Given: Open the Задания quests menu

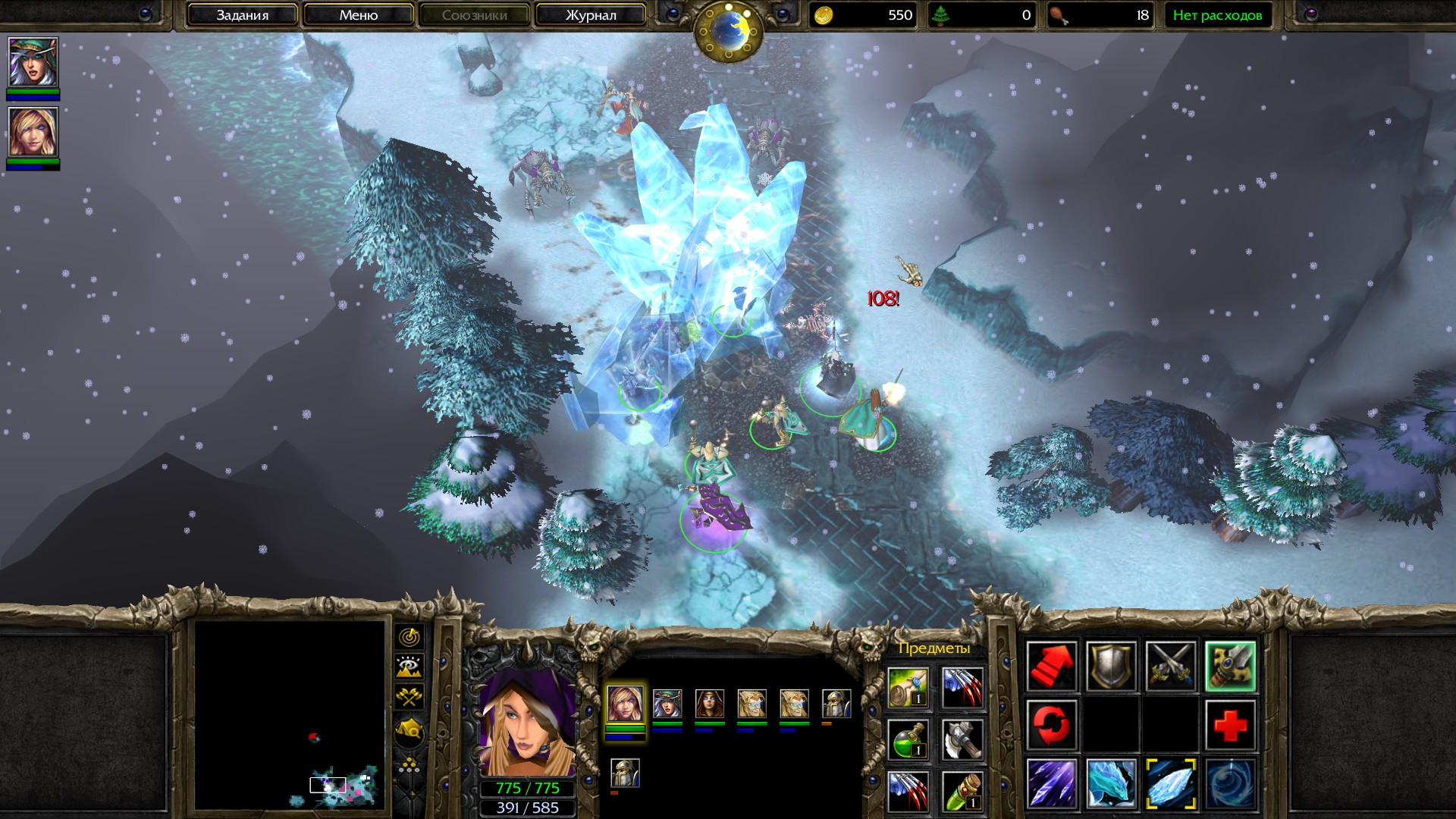Looking at the screenshot, I should point(242,15).
